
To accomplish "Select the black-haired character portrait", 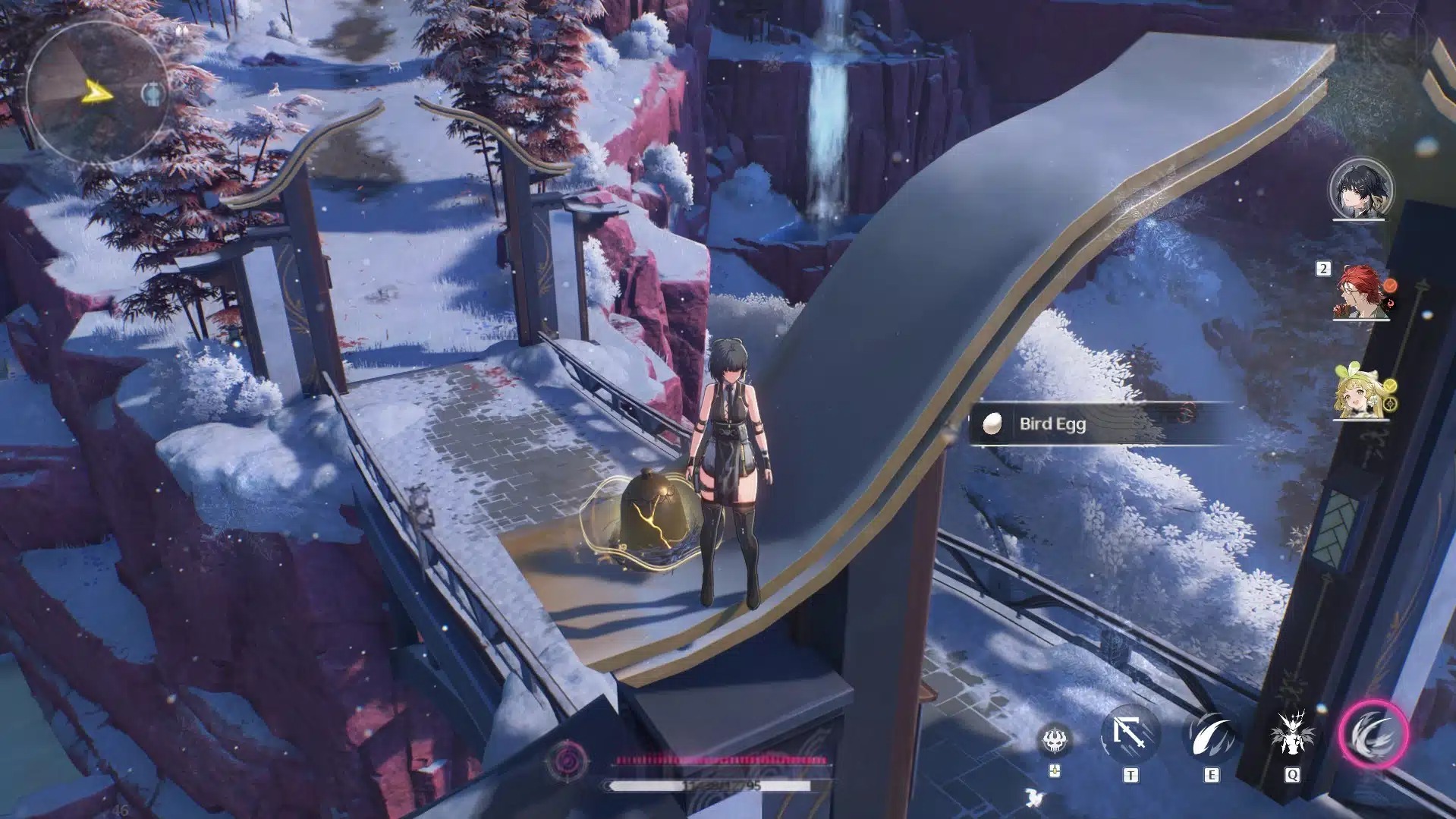I will (1360, 188).
